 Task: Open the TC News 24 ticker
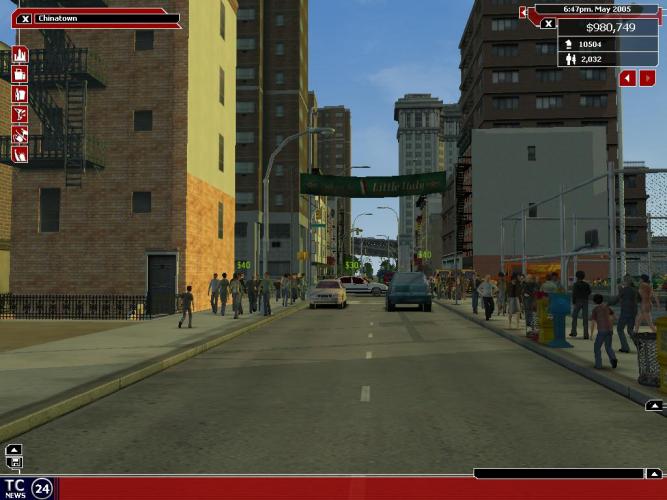pos(28,488)
